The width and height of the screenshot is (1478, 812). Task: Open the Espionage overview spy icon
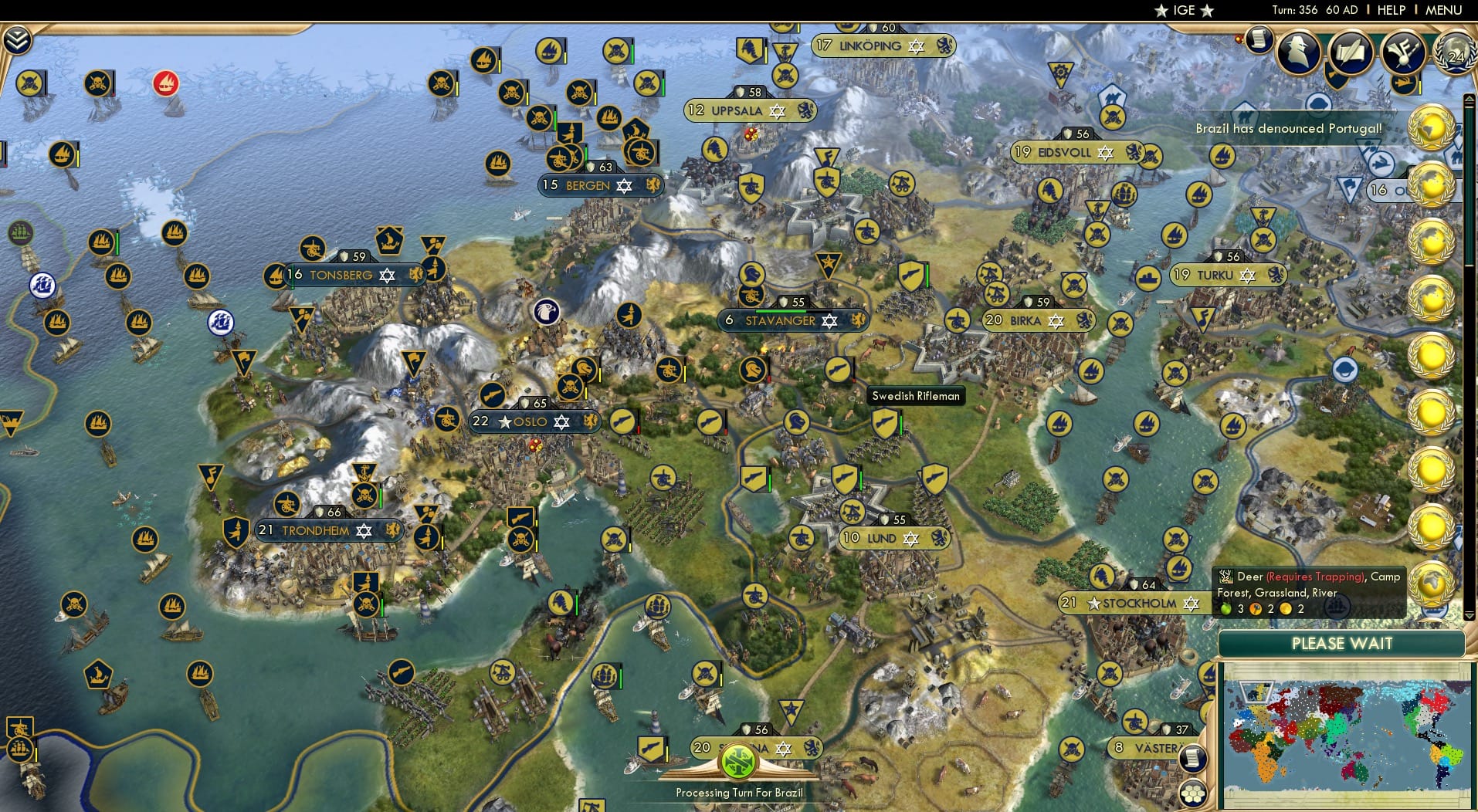[x=1298, y=52]
